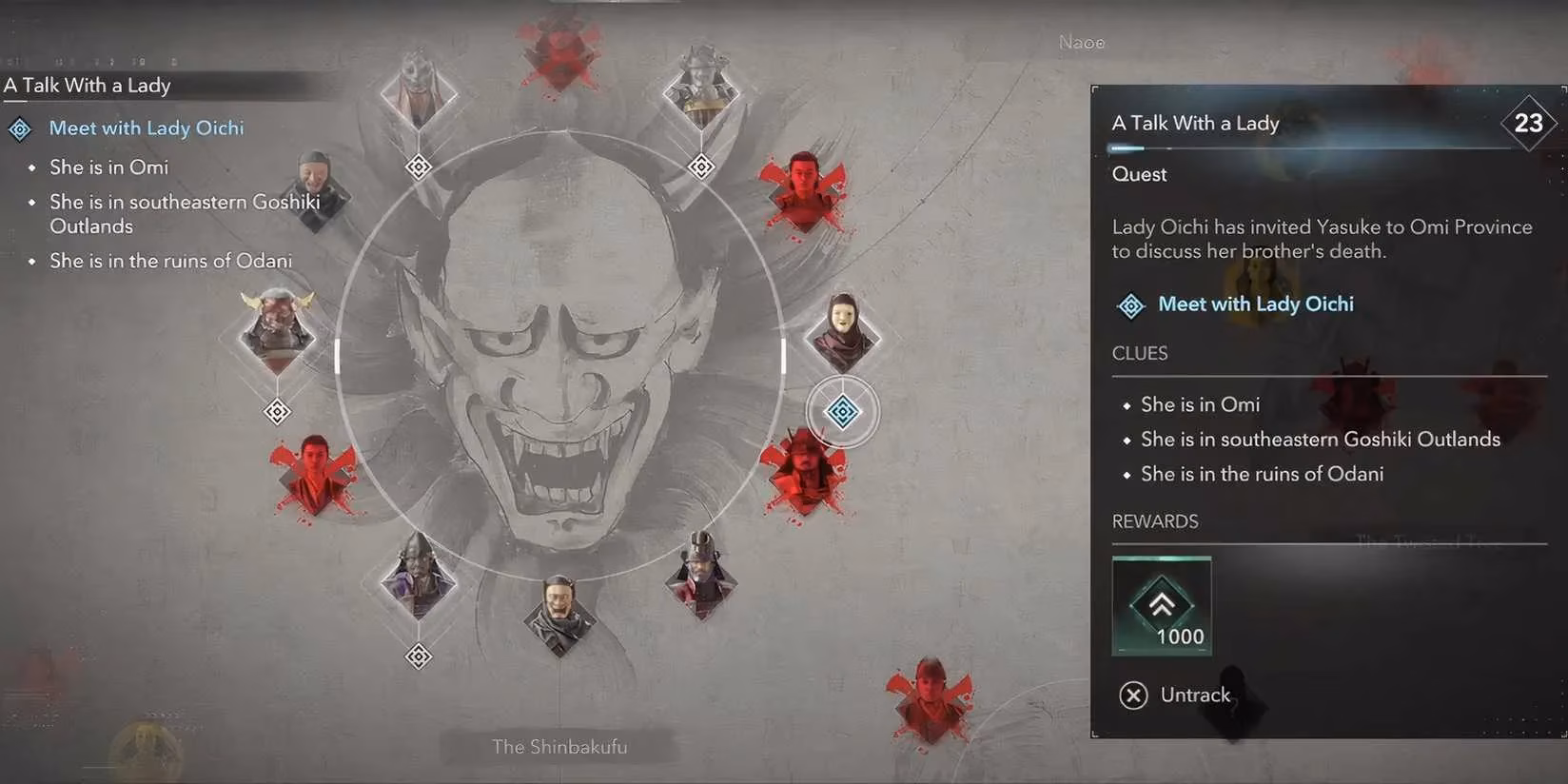Select the horned red-helmet samurai portrait

(x=276, y=333)
